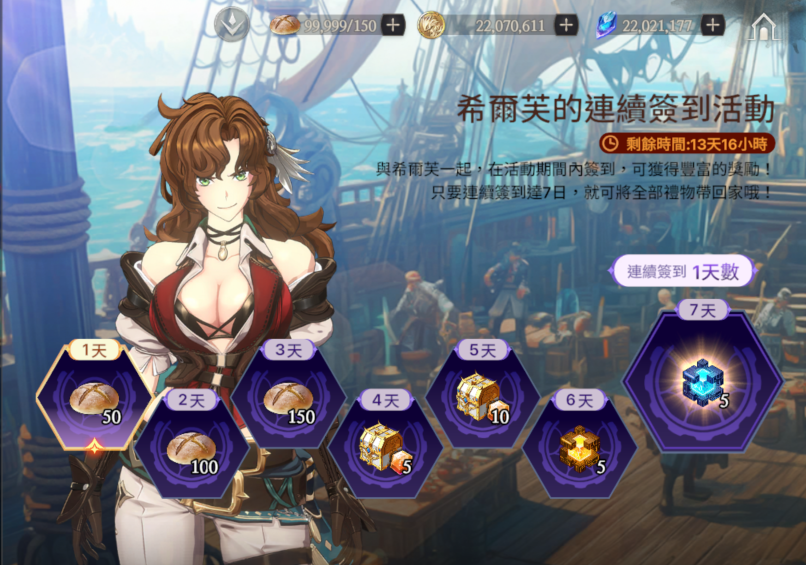This screenshot has height=565, width=806.
Task: Add gold coins using the plus button
Action: [x=566, y=25]
